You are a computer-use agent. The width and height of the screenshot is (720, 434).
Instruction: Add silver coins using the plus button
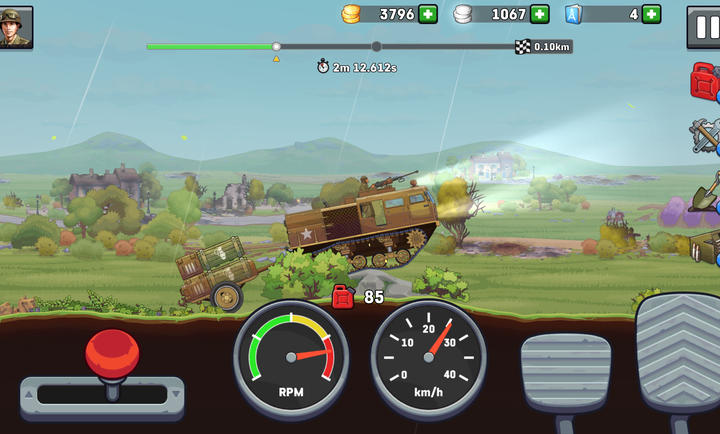pyautogui.click(x=540, y=14)
